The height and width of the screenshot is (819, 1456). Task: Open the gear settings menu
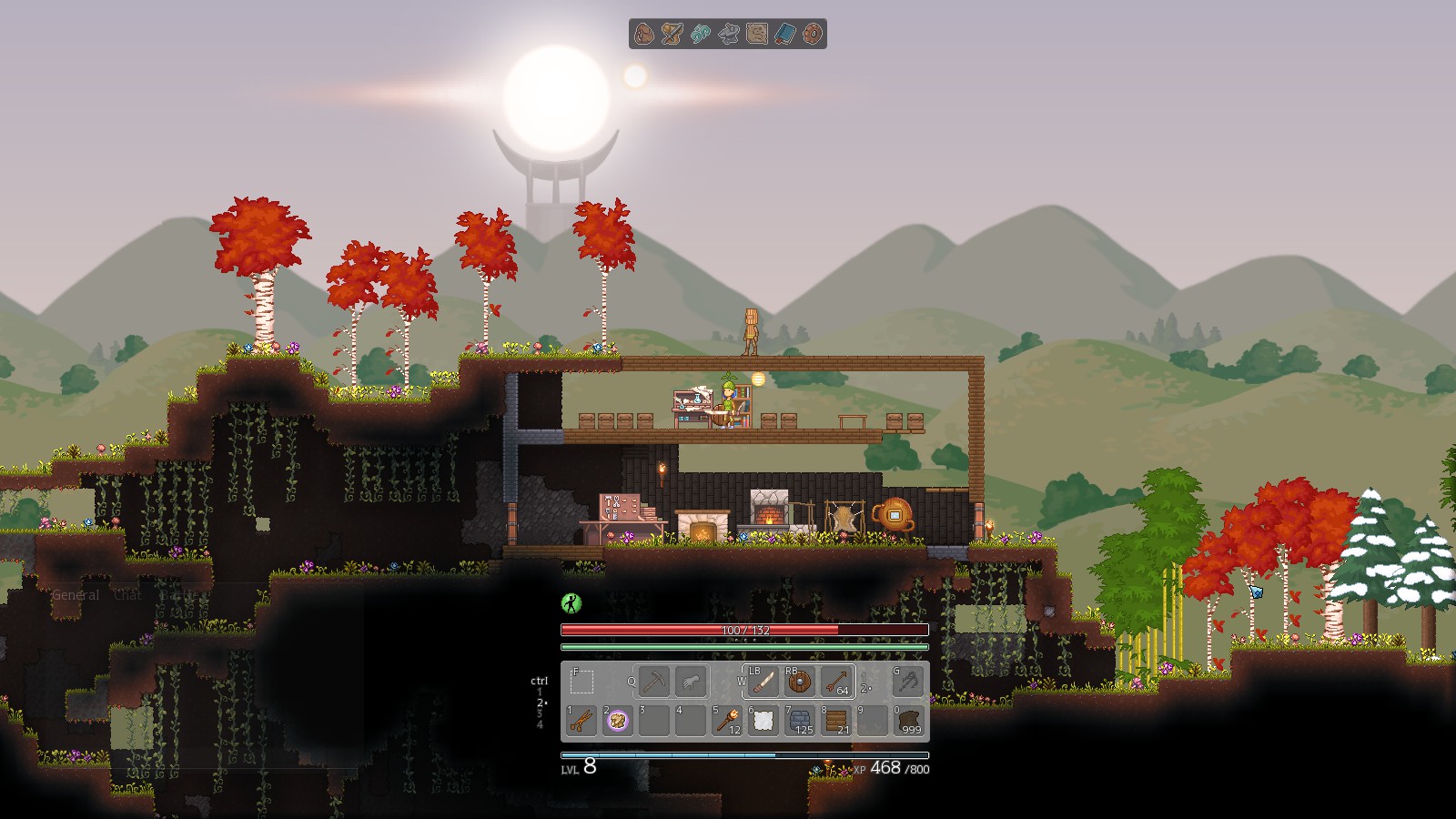(x=812, y=35)
